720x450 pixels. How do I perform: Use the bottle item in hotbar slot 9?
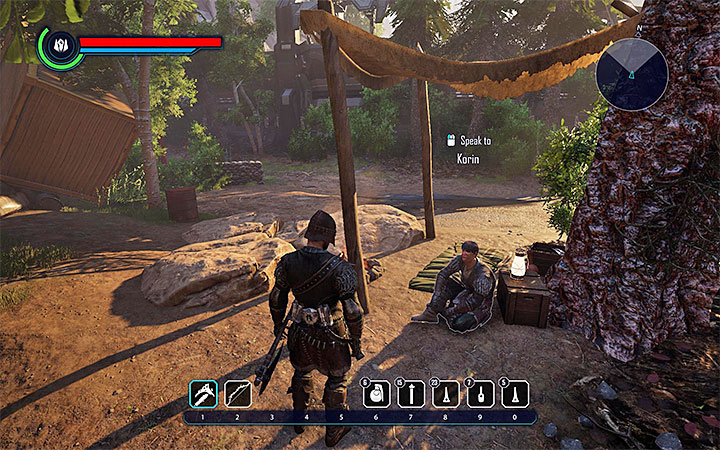coord(481,394)
